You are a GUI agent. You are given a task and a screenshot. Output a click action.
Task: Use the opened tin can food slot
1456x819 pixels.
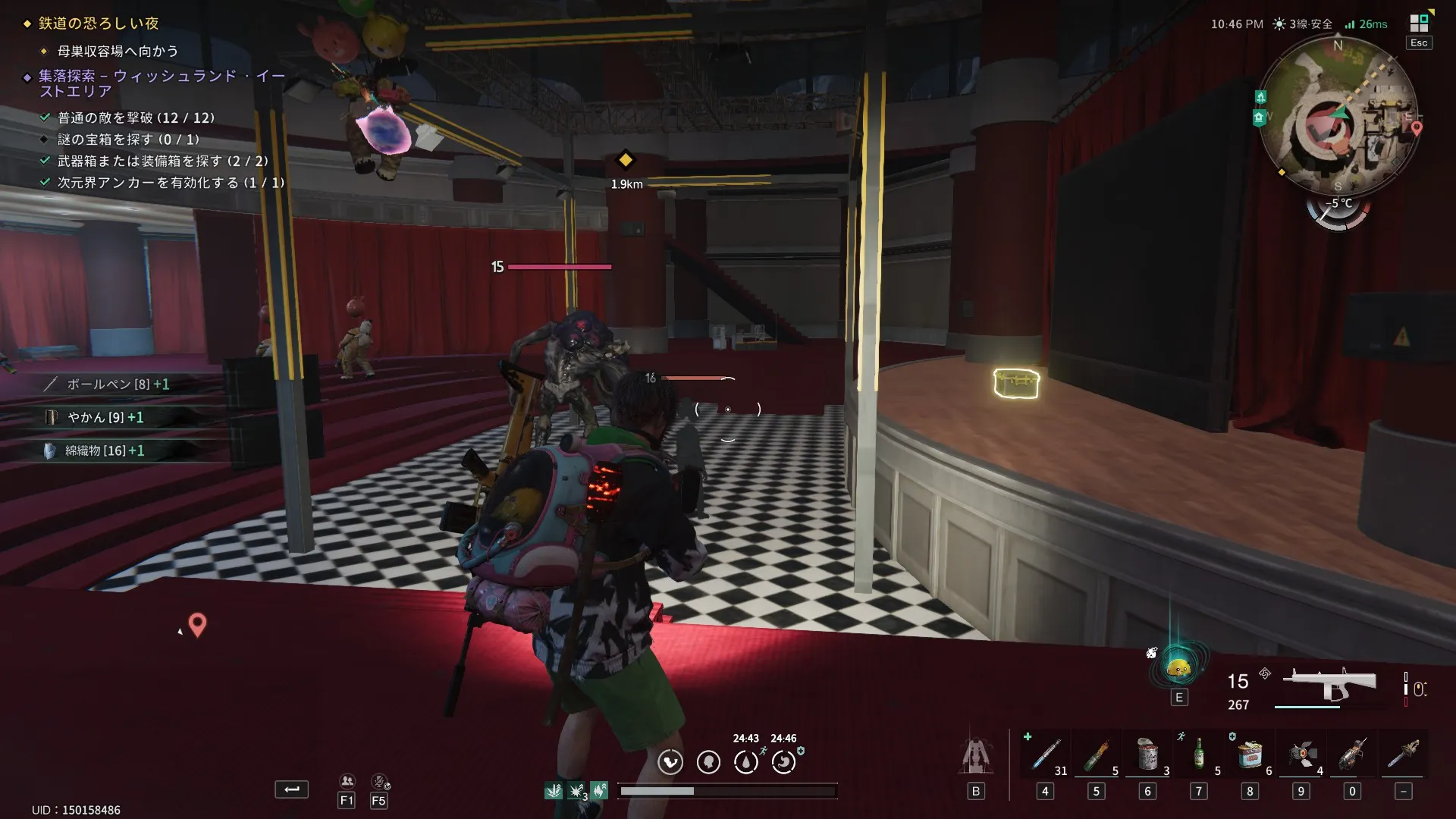(1147, 755)
